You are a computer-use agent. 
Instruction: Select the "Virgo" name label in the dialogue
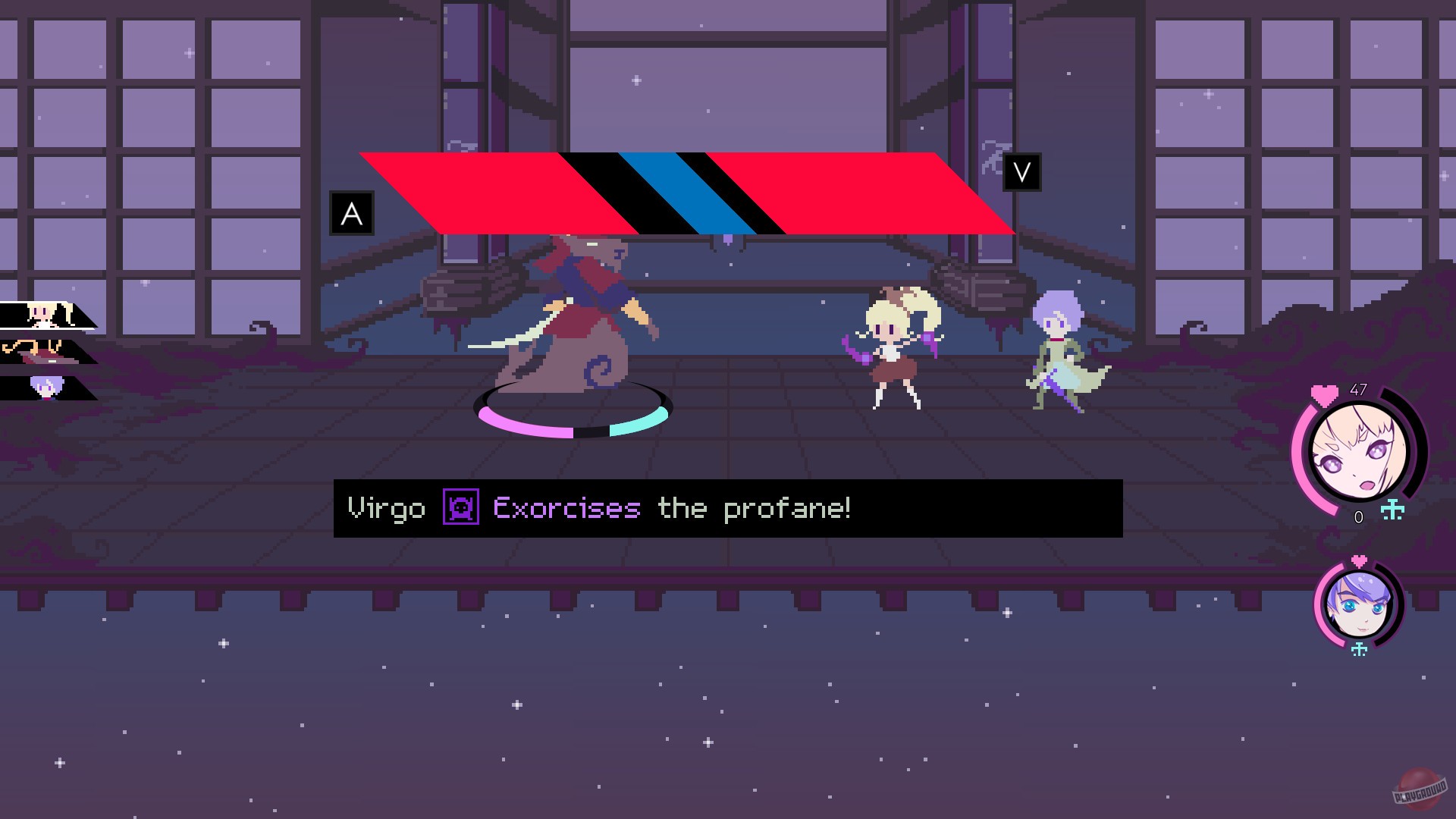pos(387,508)
